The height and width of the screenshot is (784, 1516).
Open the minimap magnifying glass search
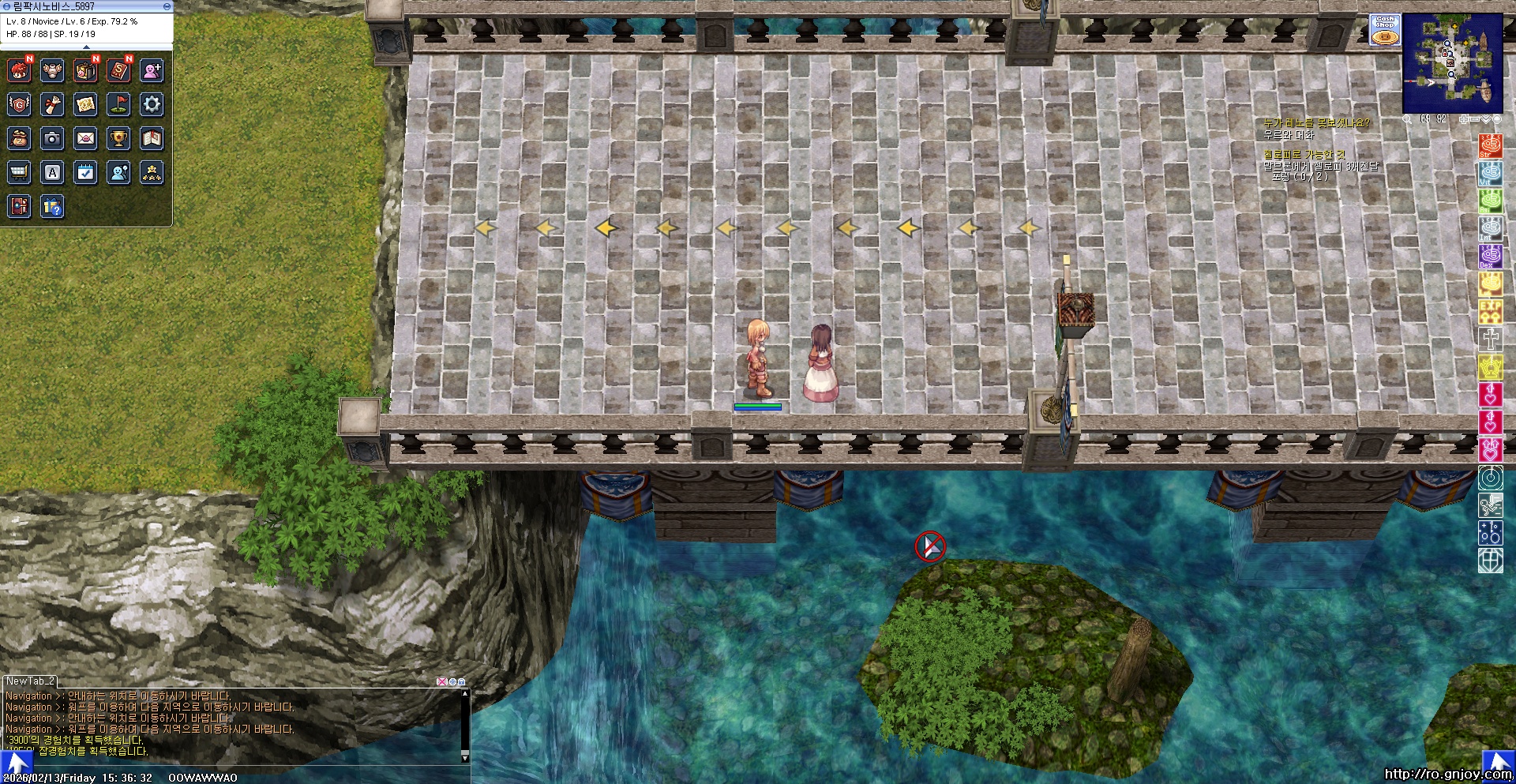tap(1407, 119)
